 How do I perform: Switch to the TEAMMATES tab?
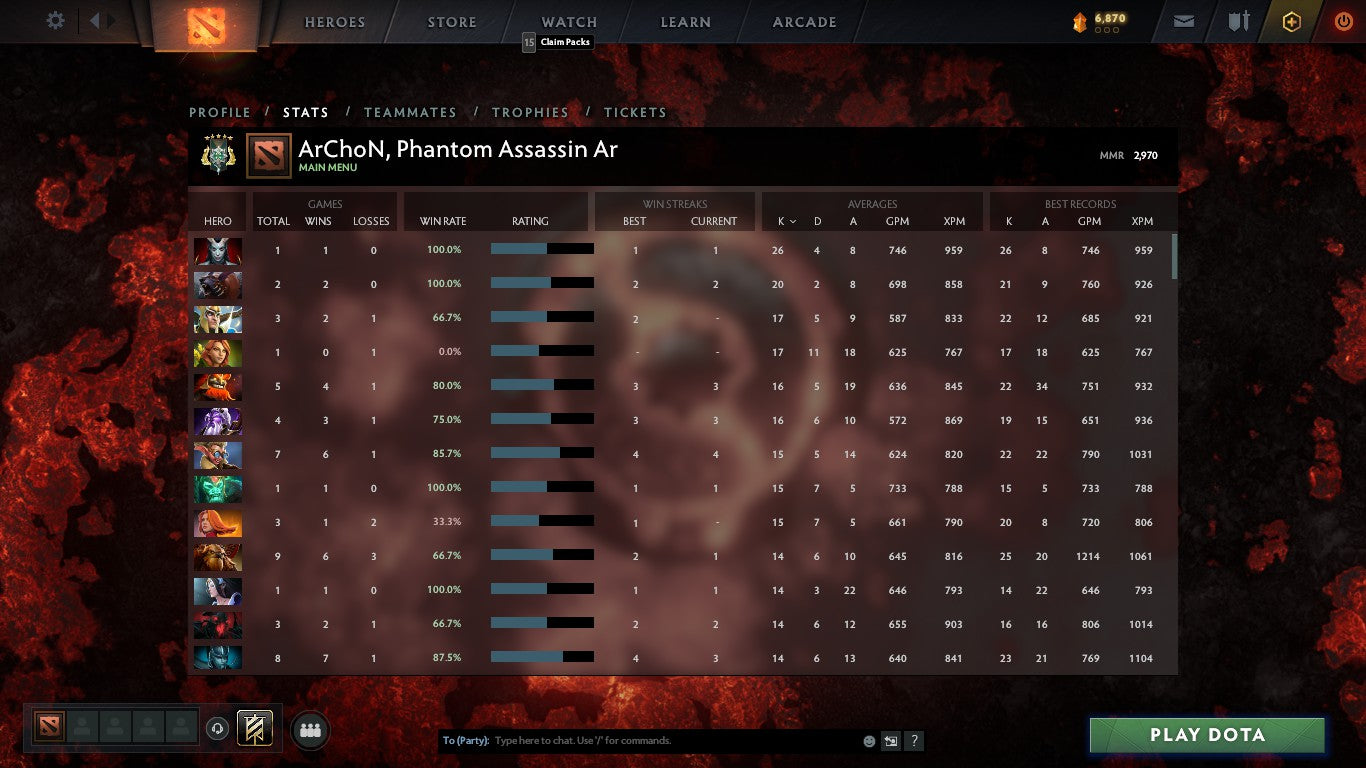click(410, 112)
